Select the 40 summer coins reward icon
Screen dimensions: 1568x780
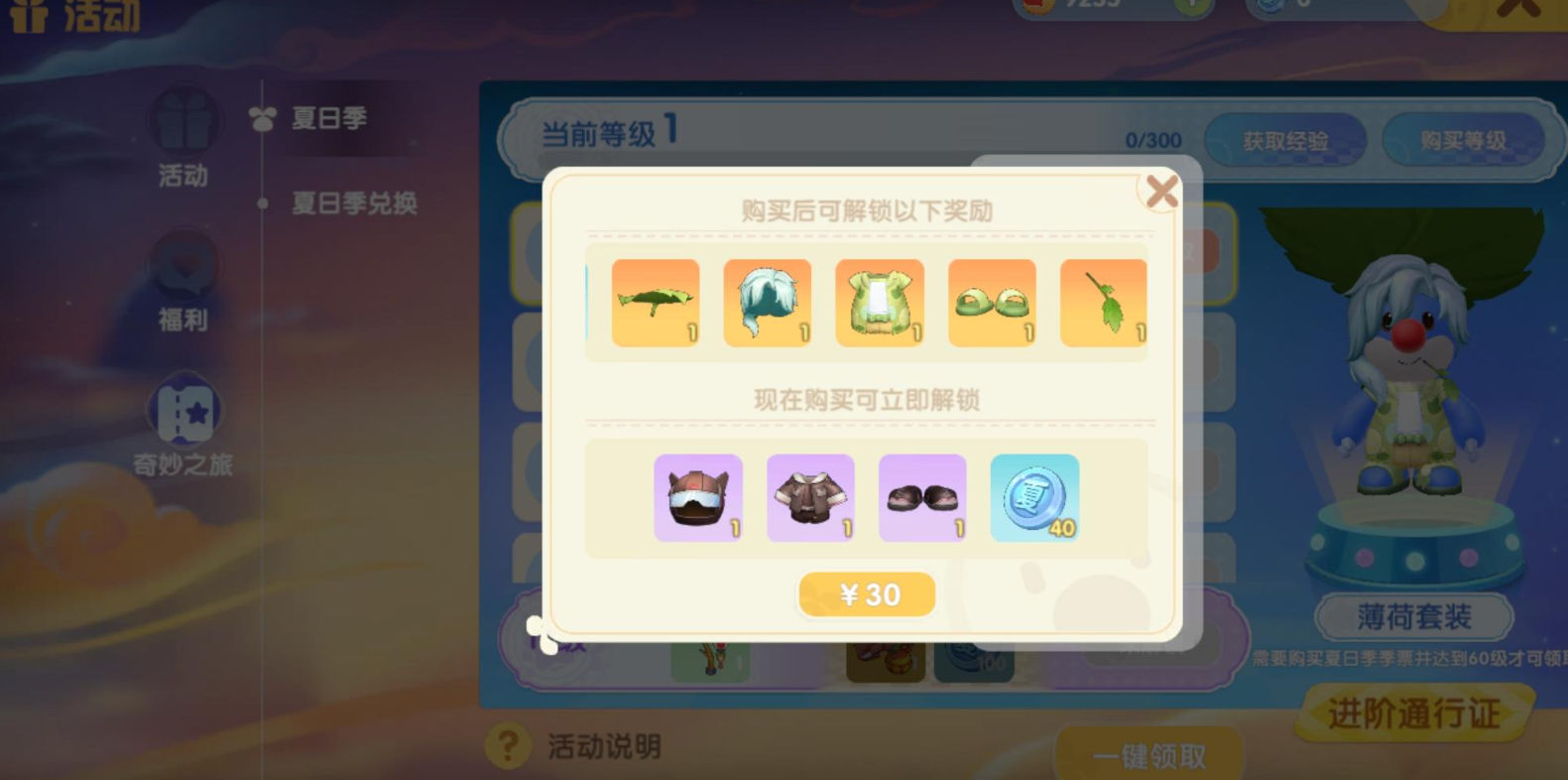click(1034, 496)
